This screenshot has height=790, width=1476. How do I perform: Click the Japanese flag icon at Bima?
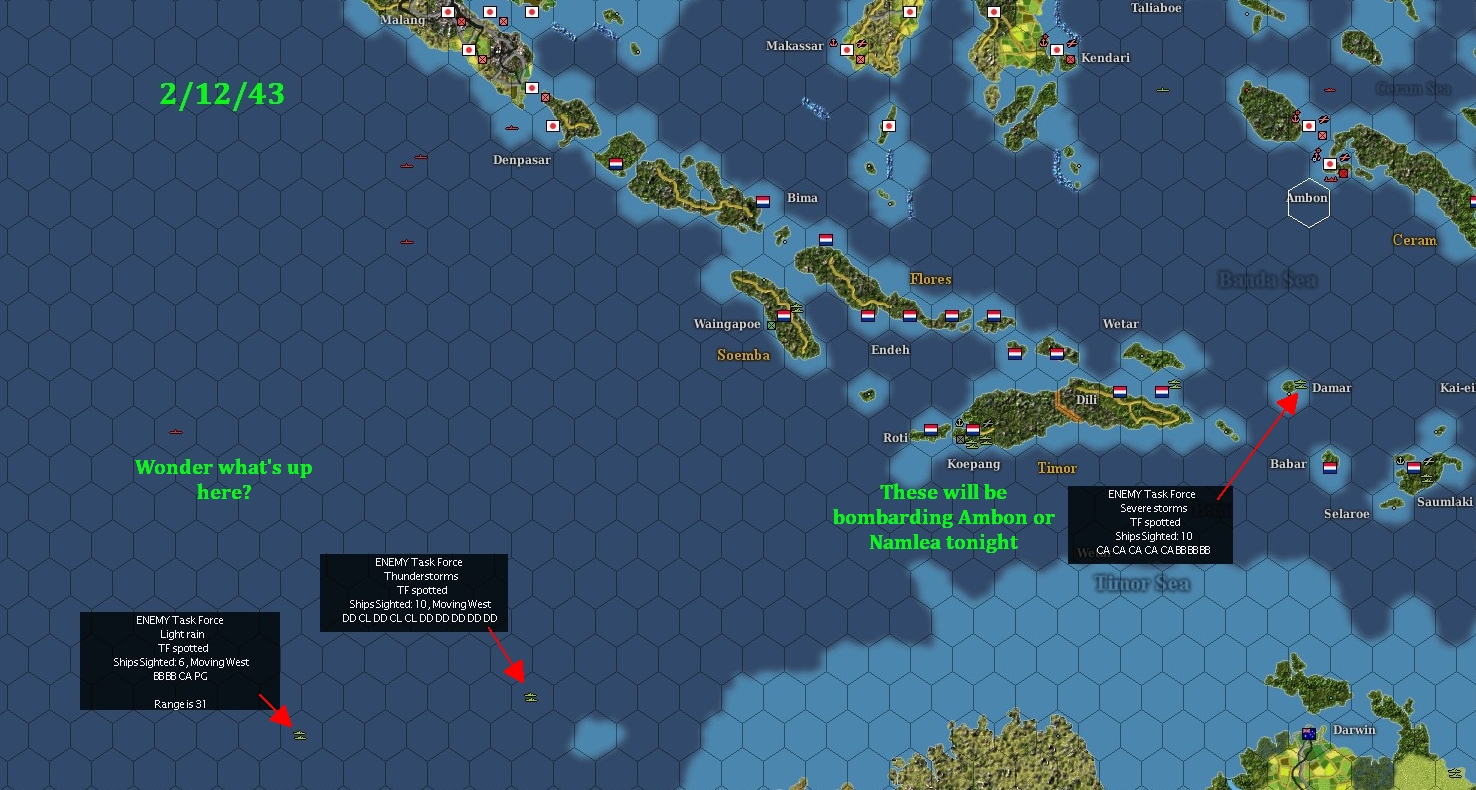click(x=762, y=200)
